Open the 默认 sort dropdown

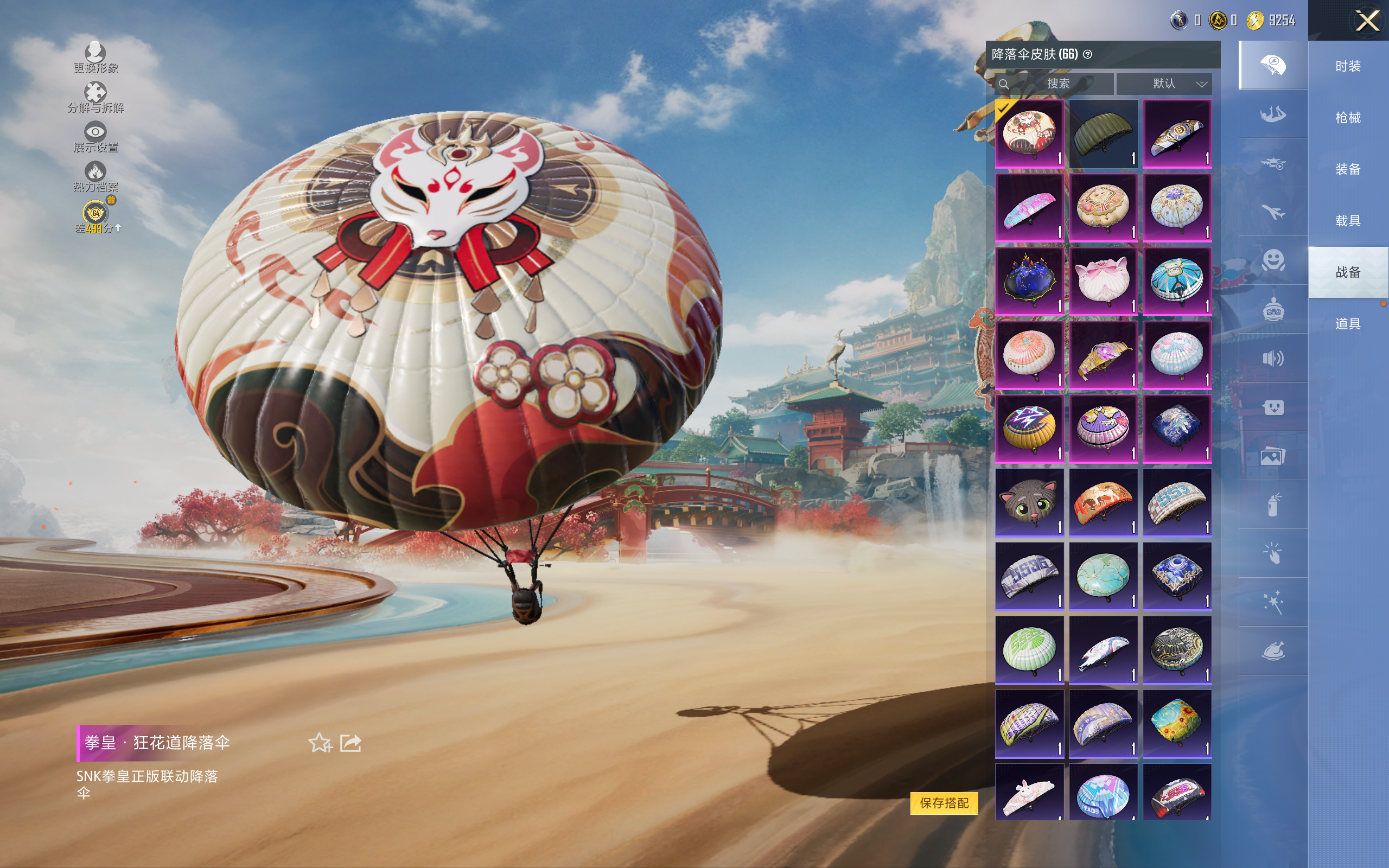click(1164, 84)
